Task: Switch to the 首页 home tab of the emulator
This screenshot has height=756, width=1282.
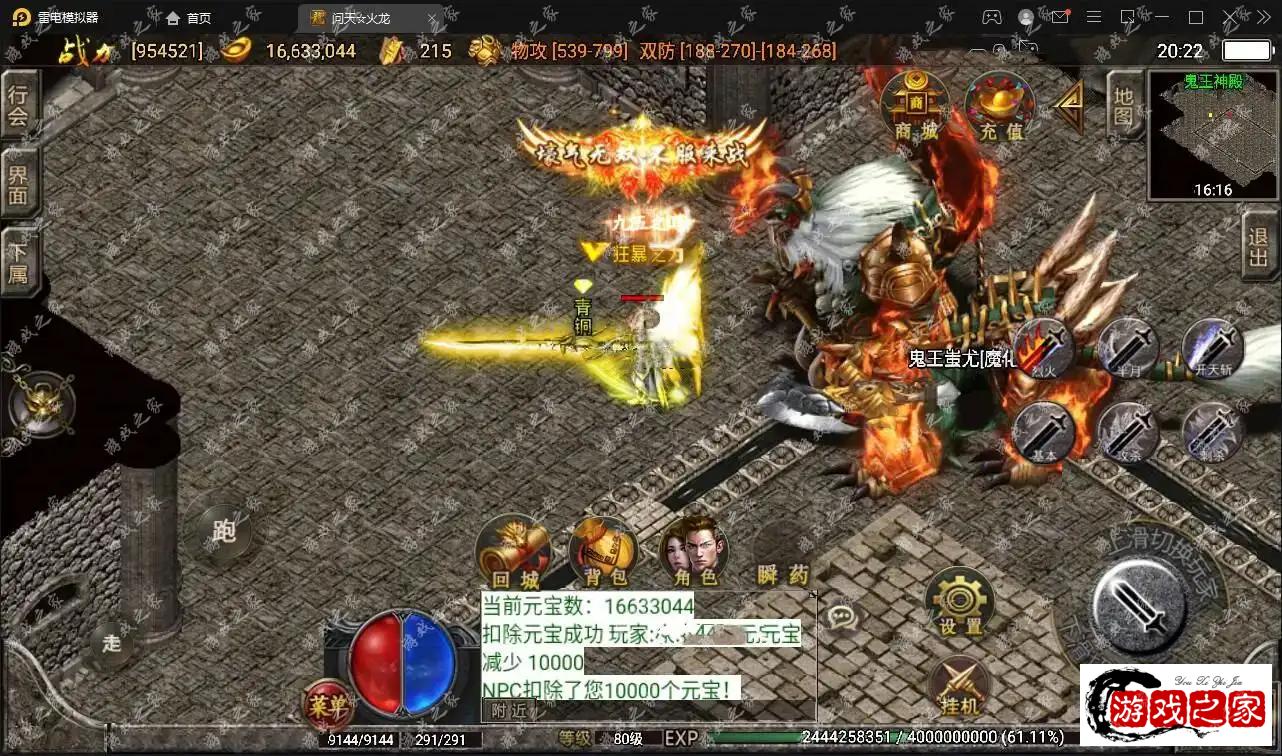Action: (189, 18)
